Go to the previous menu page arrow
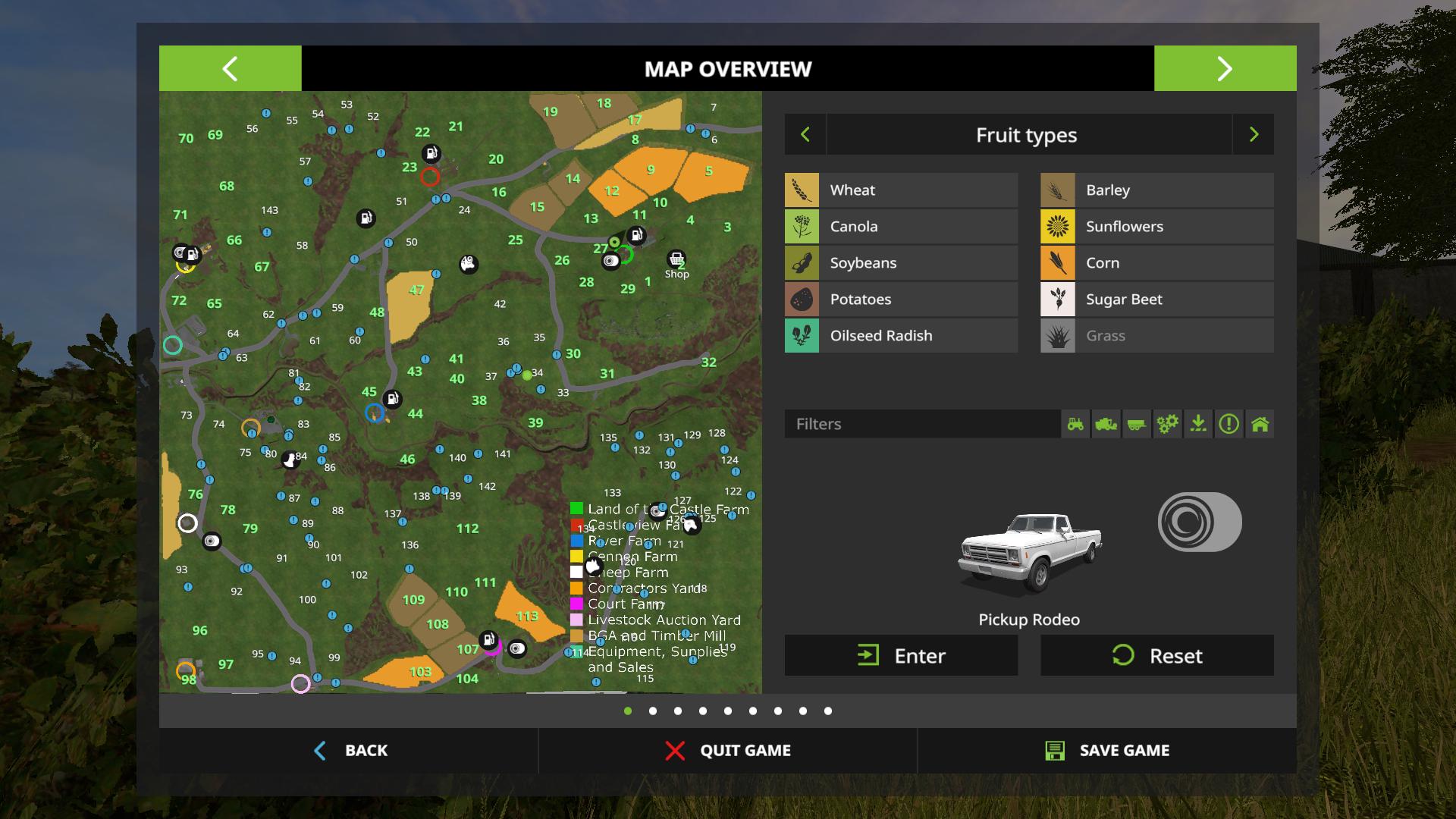Screen dimensions: 1456x819 [230, 69]
